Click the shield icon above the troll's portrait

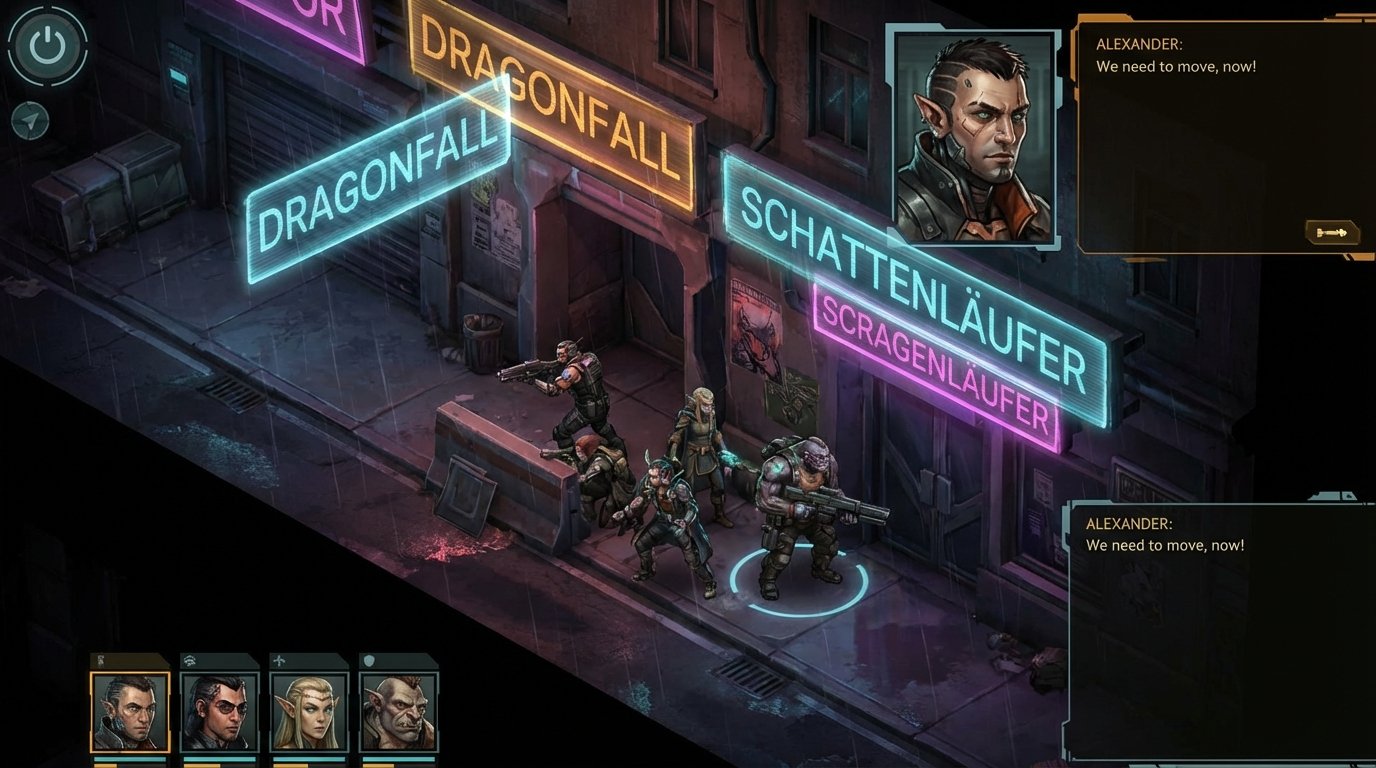(x=369, y=660)
